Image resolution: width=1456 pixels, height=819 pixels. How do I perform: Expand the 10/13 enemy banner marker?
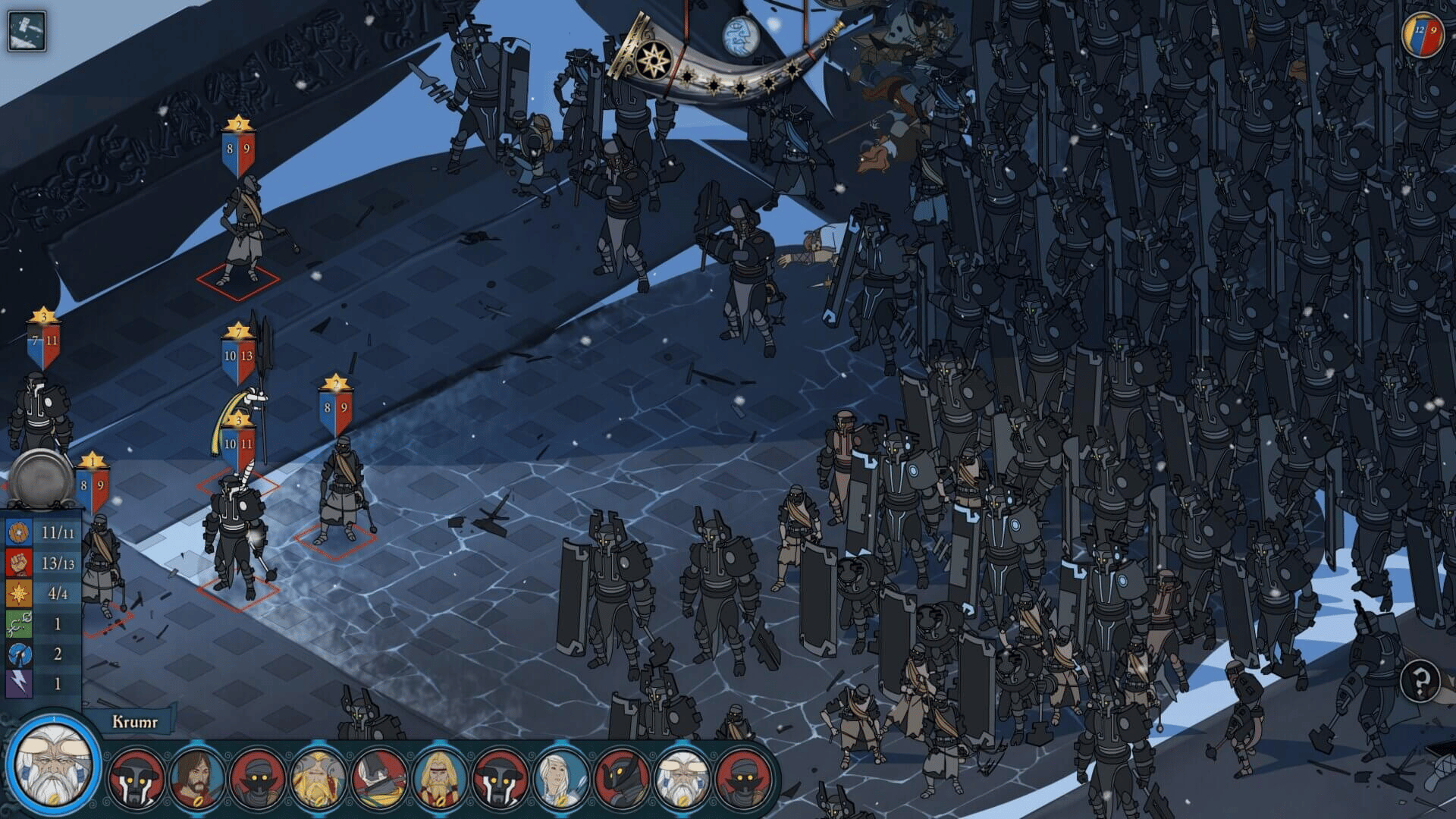pyautogui.click(x=239, y=355)
